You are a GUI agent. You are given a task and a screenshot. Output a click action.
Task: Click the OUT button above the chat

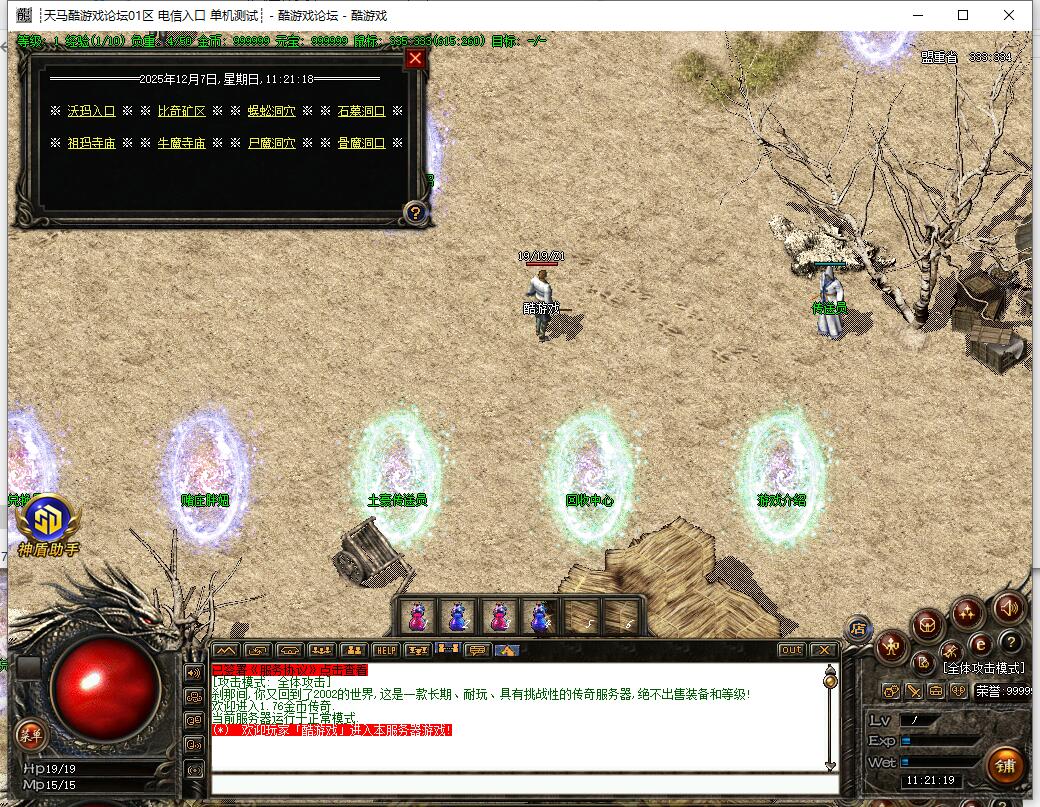point(791,650)
